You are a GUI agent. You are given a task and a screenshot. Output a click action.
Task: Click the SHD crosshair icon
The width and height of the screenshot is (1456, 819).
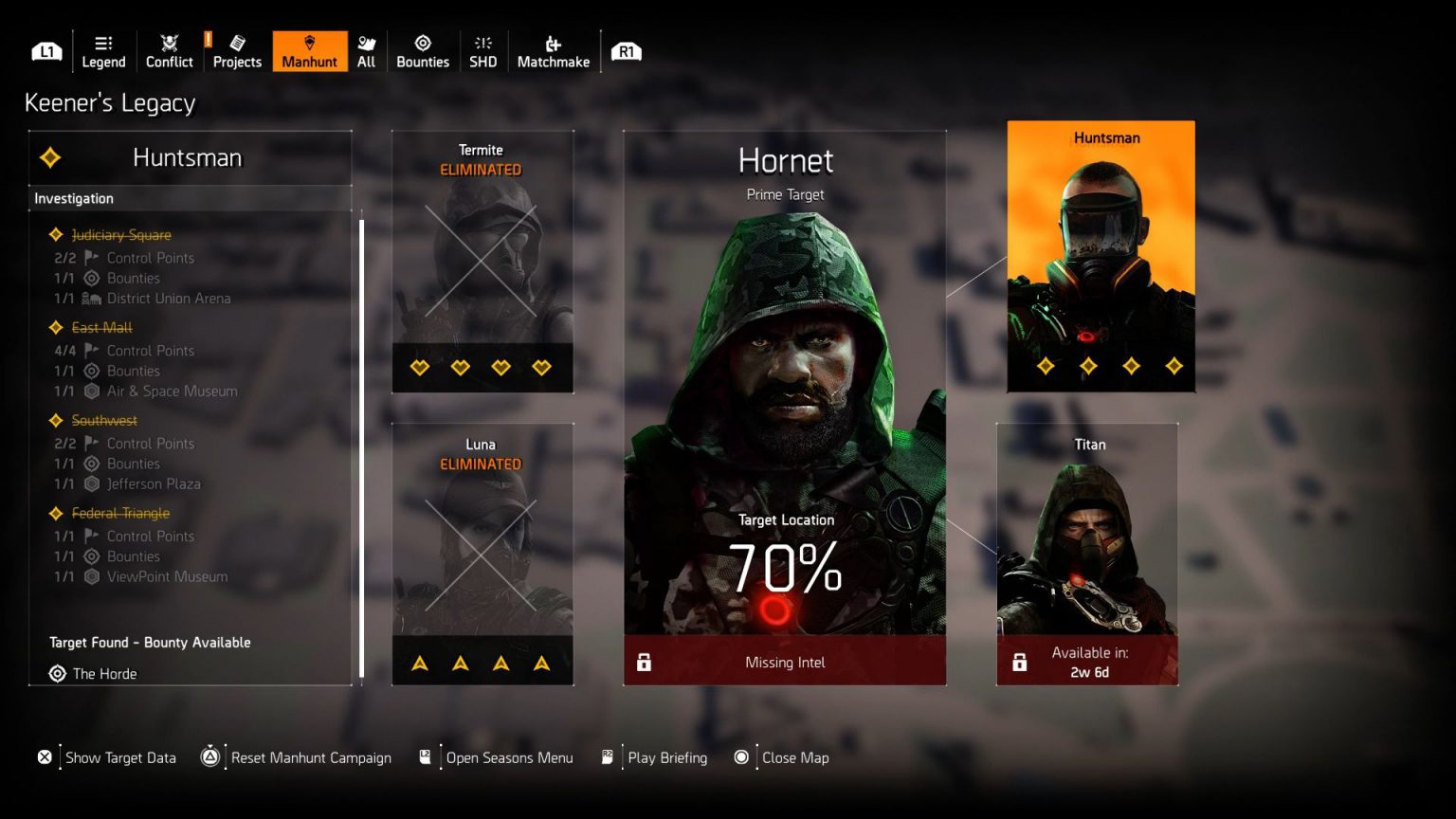coord(482,44)
